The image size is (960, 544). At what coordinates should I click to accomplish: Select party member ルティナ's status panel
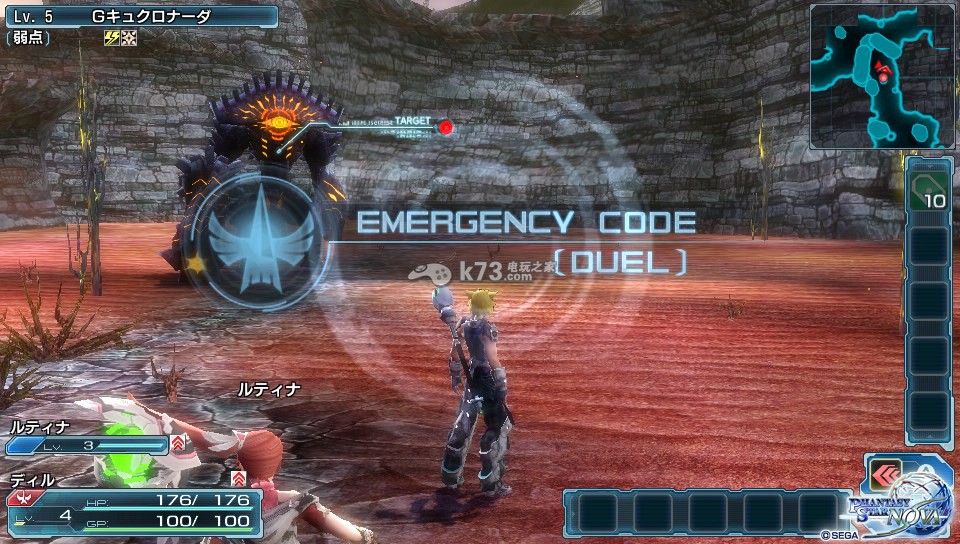[x=88, y=436]
